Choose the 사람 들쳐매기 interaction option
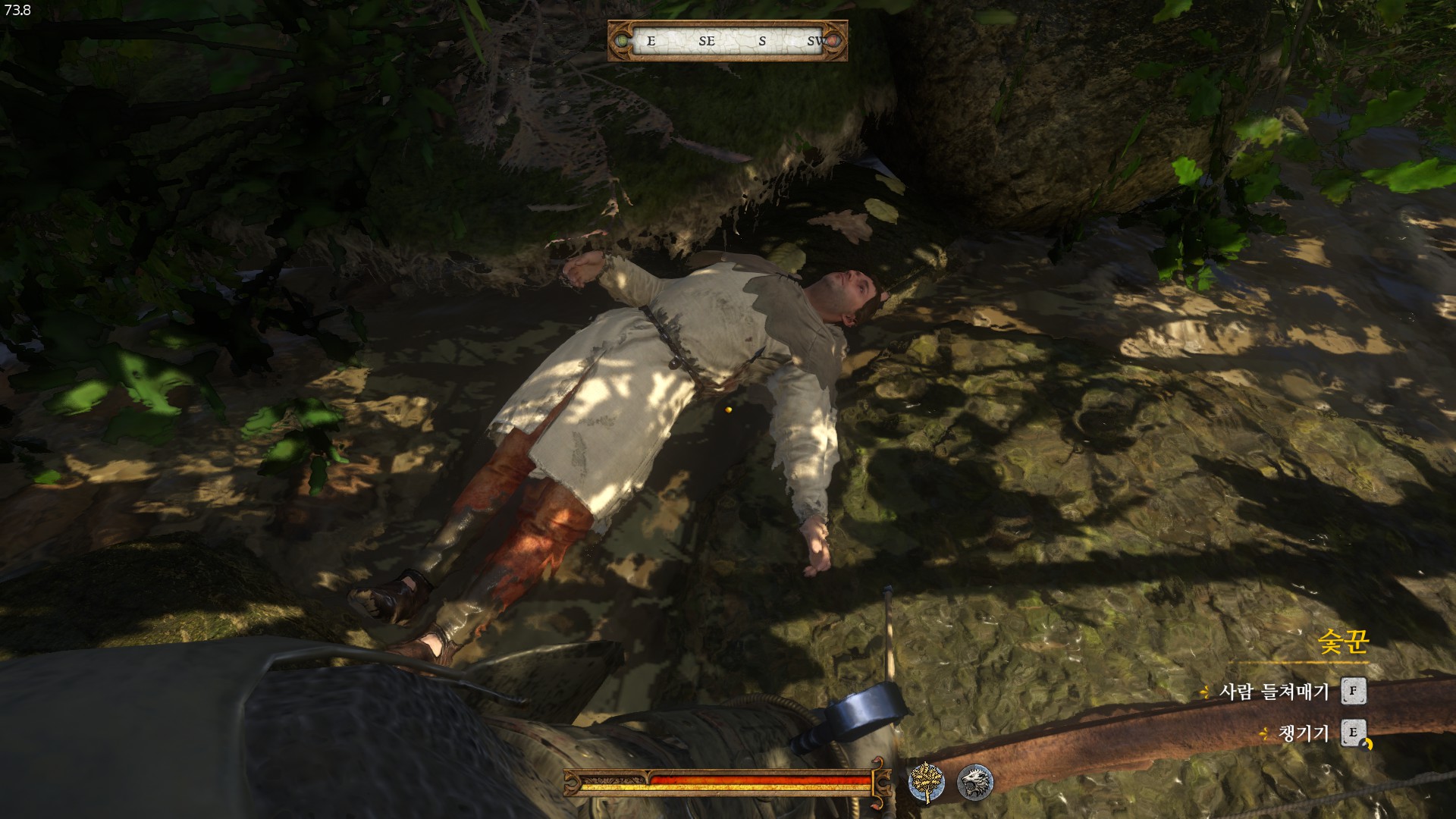Viewport: 1456px width, 819px height. point(1274,692)
